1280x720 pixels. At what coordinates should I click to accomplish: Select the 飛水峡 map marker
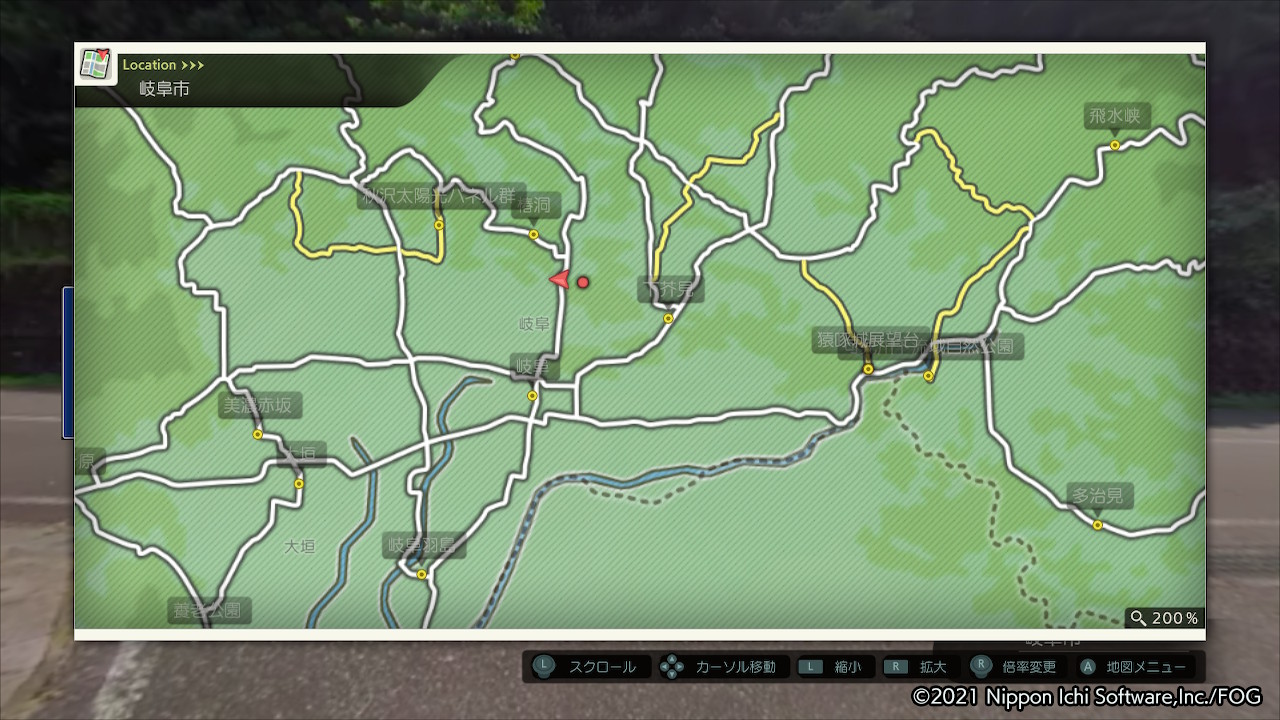point(1115,145)
